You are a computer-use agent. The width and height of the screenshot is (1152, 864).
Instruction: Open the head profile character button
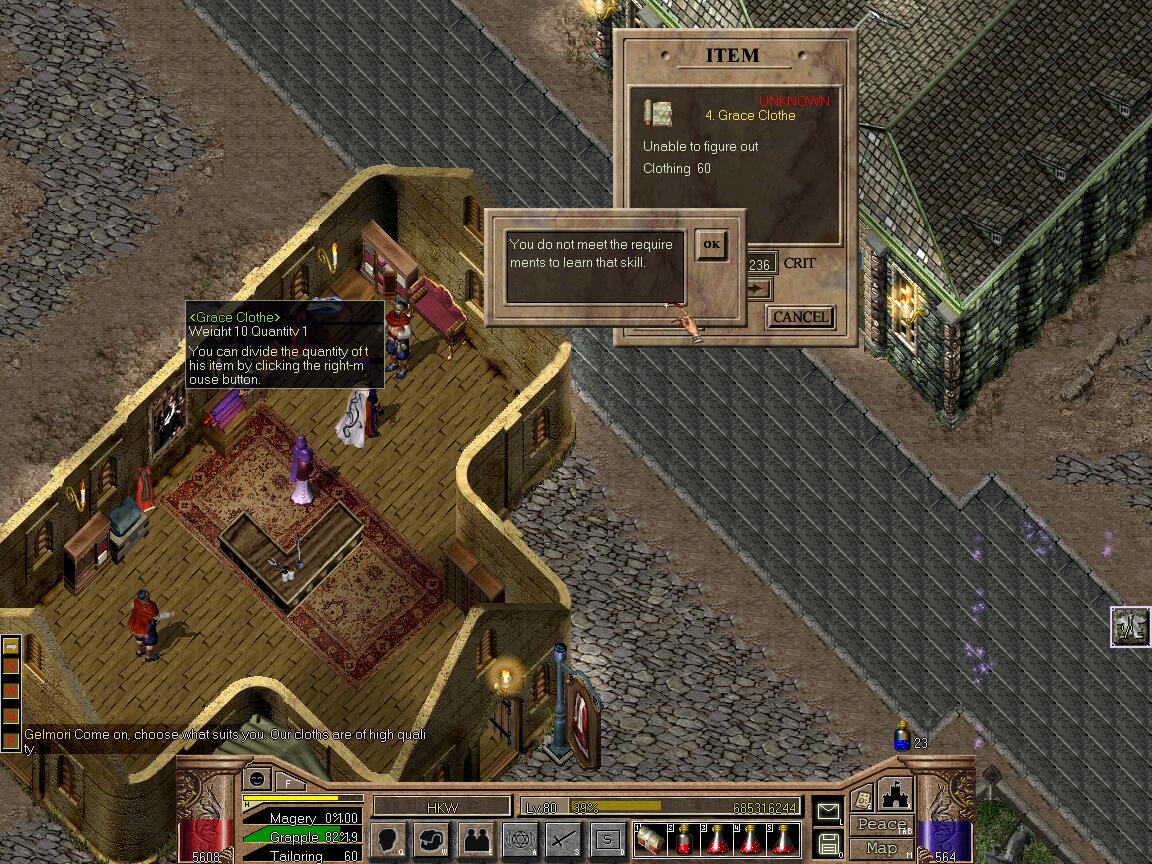[387, 840]
